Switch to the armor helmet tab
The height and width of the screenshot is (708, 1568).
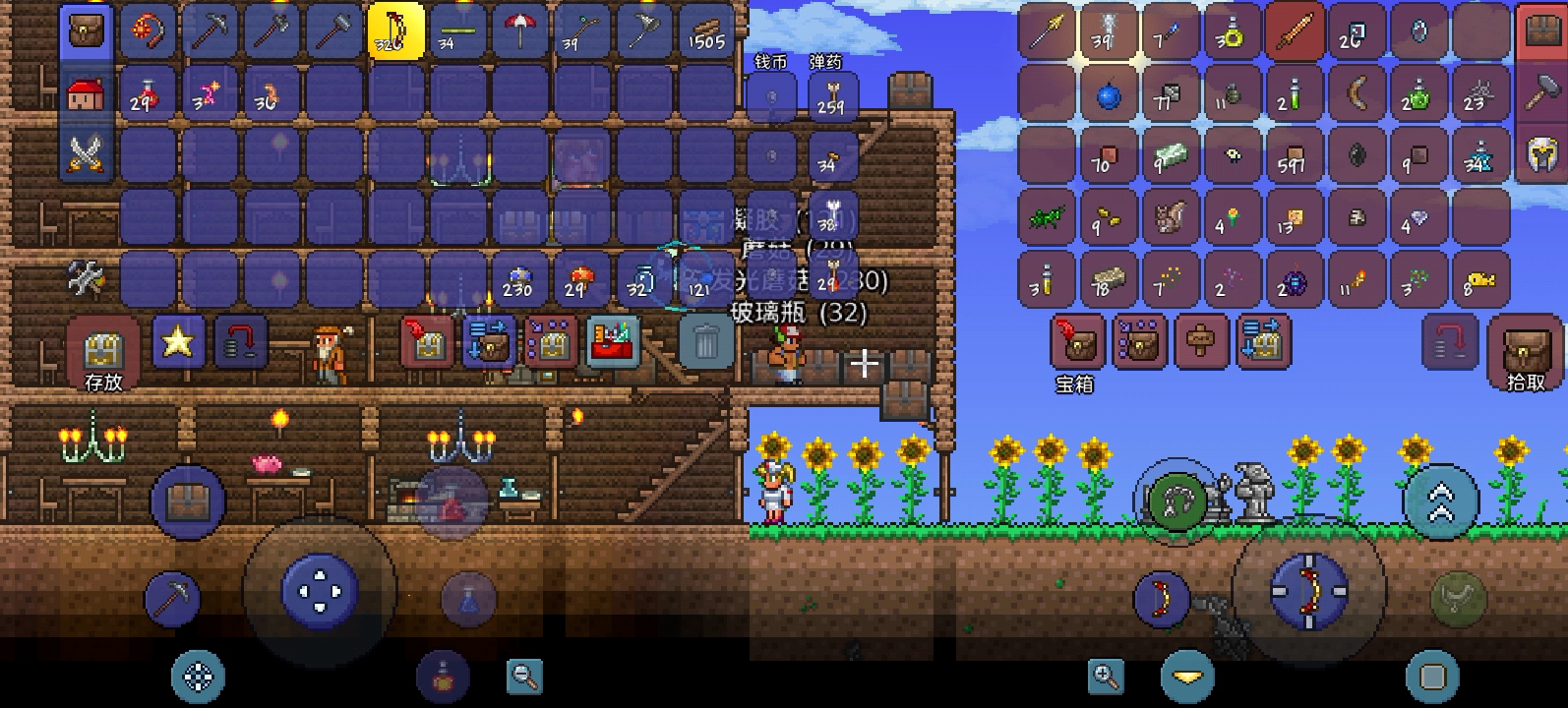click(1540, 153)
